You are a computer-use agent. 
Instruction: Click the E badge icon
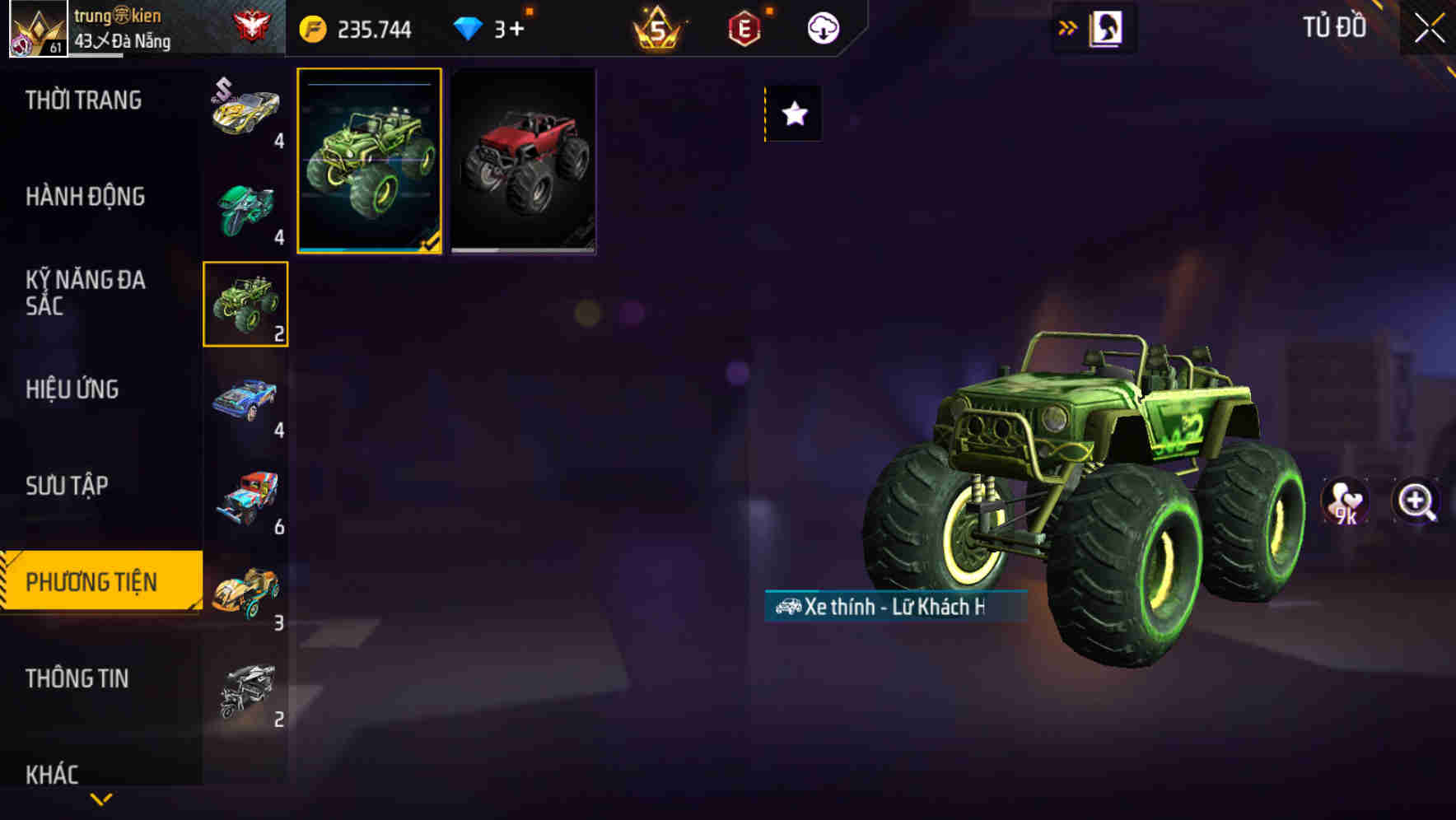point(741,27)
